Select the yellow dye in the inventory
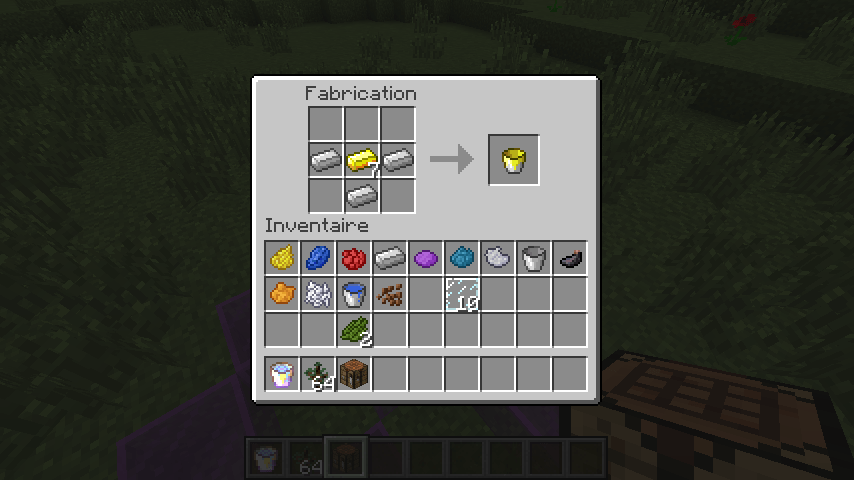854x480 pixels. pyautogui.click(x=282, y=259)
